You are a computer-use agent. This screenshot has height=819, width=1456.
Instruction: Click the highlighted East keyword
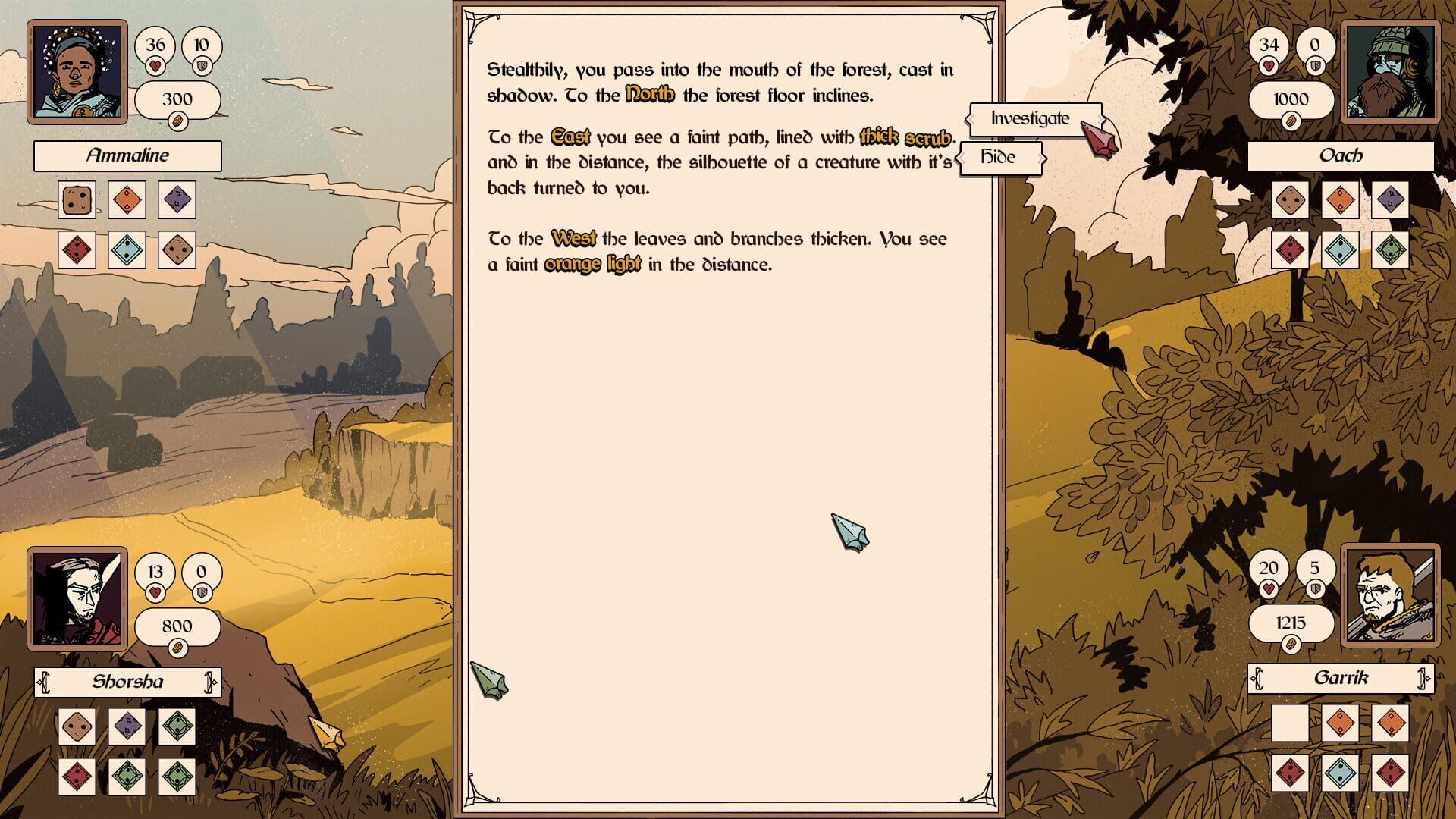point(571,137)
